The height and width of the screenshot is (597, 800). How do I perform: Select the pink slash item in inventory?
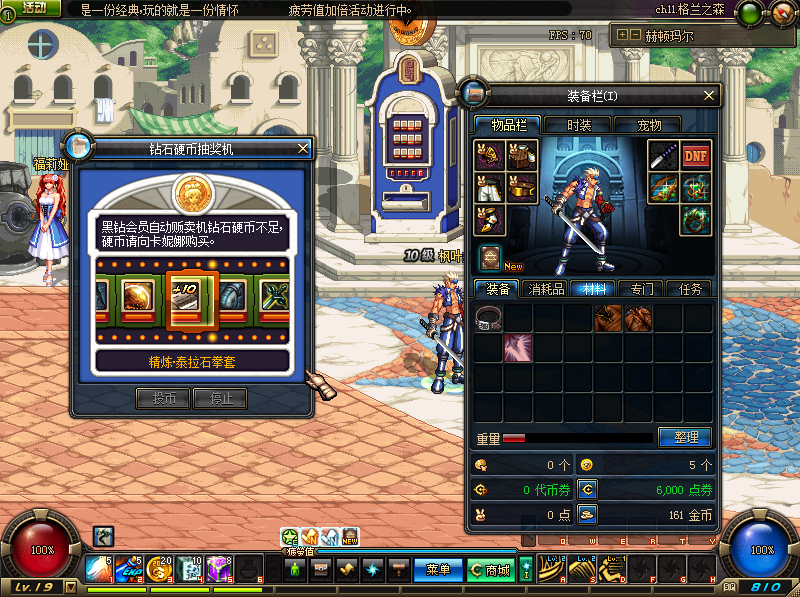click(x=518, y=348)
